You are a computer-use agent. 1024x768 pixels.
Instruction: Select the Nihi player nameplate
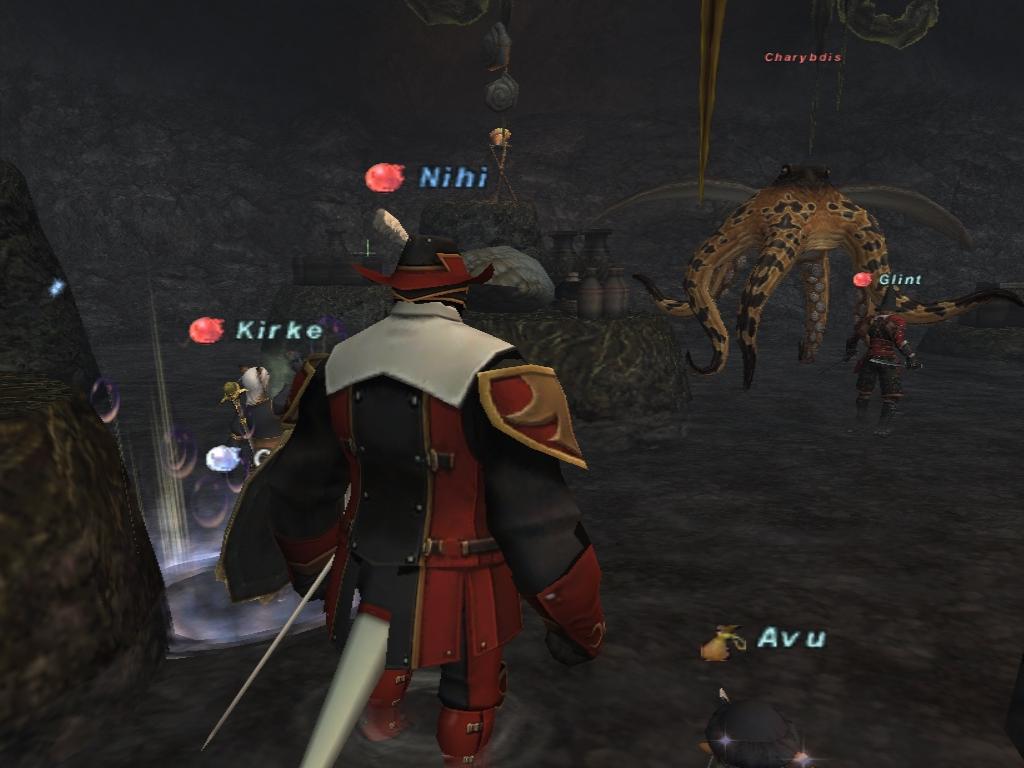click(x=452, y=178)
